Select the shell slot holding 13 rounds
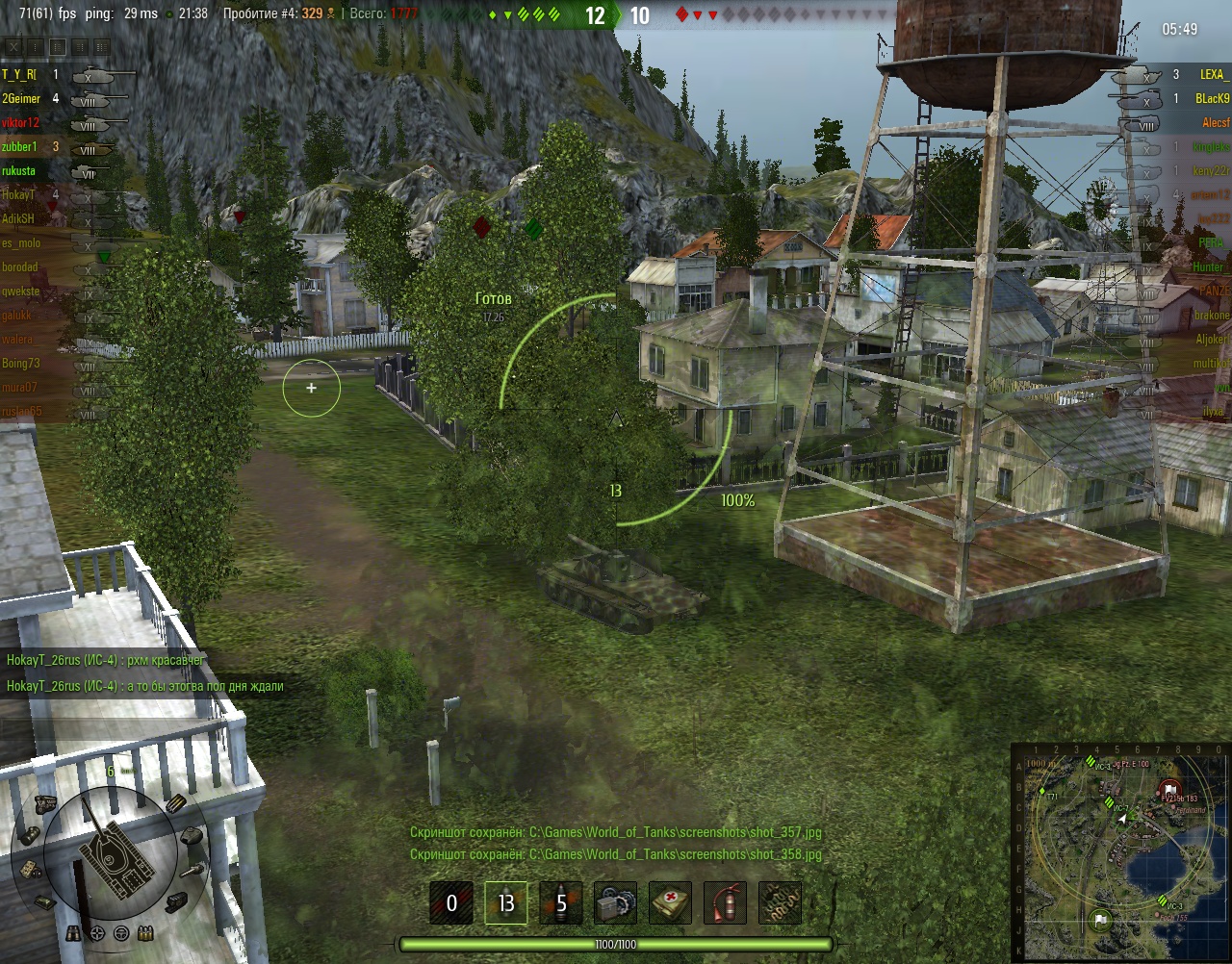The width and height of the screenshot is (1232, 964). coord(506,903)
